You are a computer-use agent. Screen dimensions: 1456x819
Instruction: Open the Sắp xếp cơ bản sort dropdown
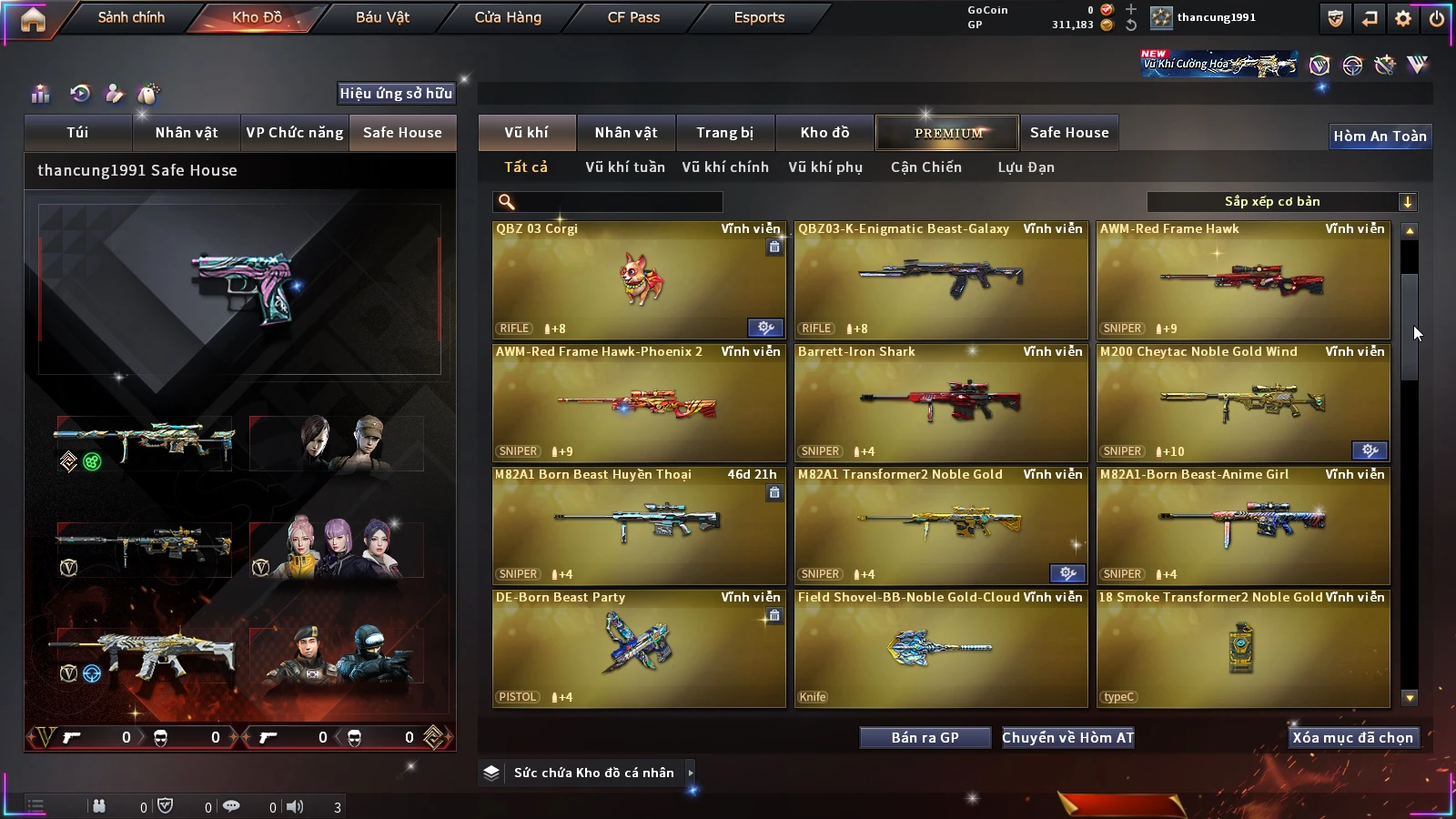[x=1281, y=202]
